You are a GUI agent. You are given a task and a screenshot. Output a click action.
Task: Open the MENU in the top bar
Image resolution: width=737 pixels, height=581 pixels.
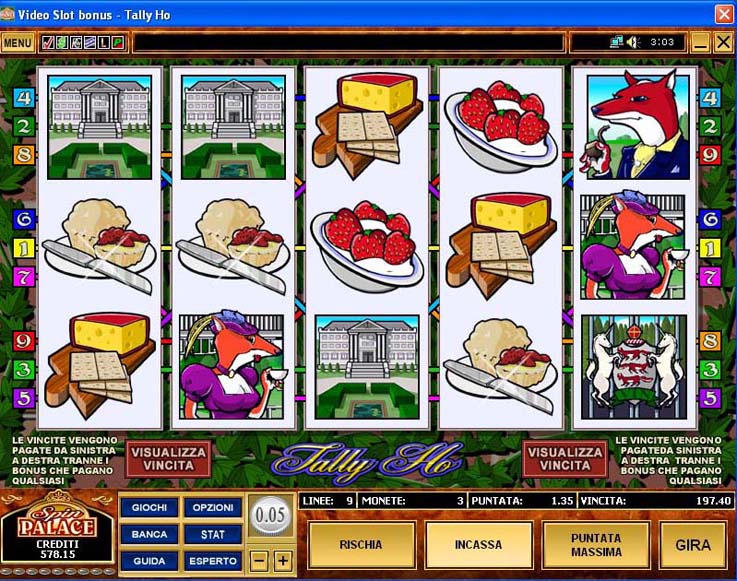pyautogui.click(x=17, y=43)
